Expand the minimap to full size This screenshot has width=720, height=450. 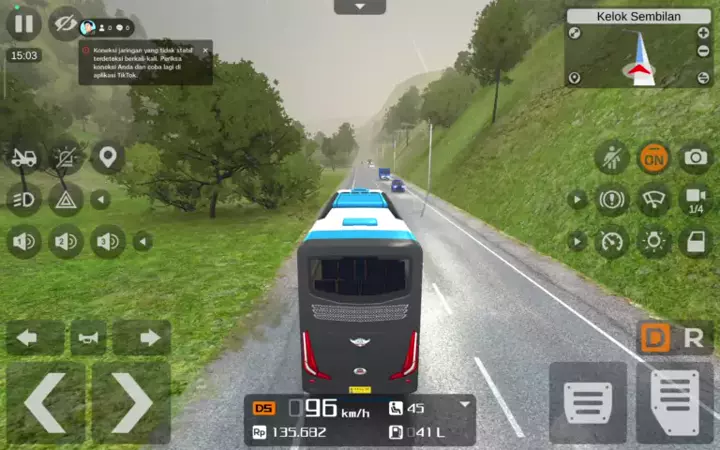pyautogui.click(x=575, y=33)
